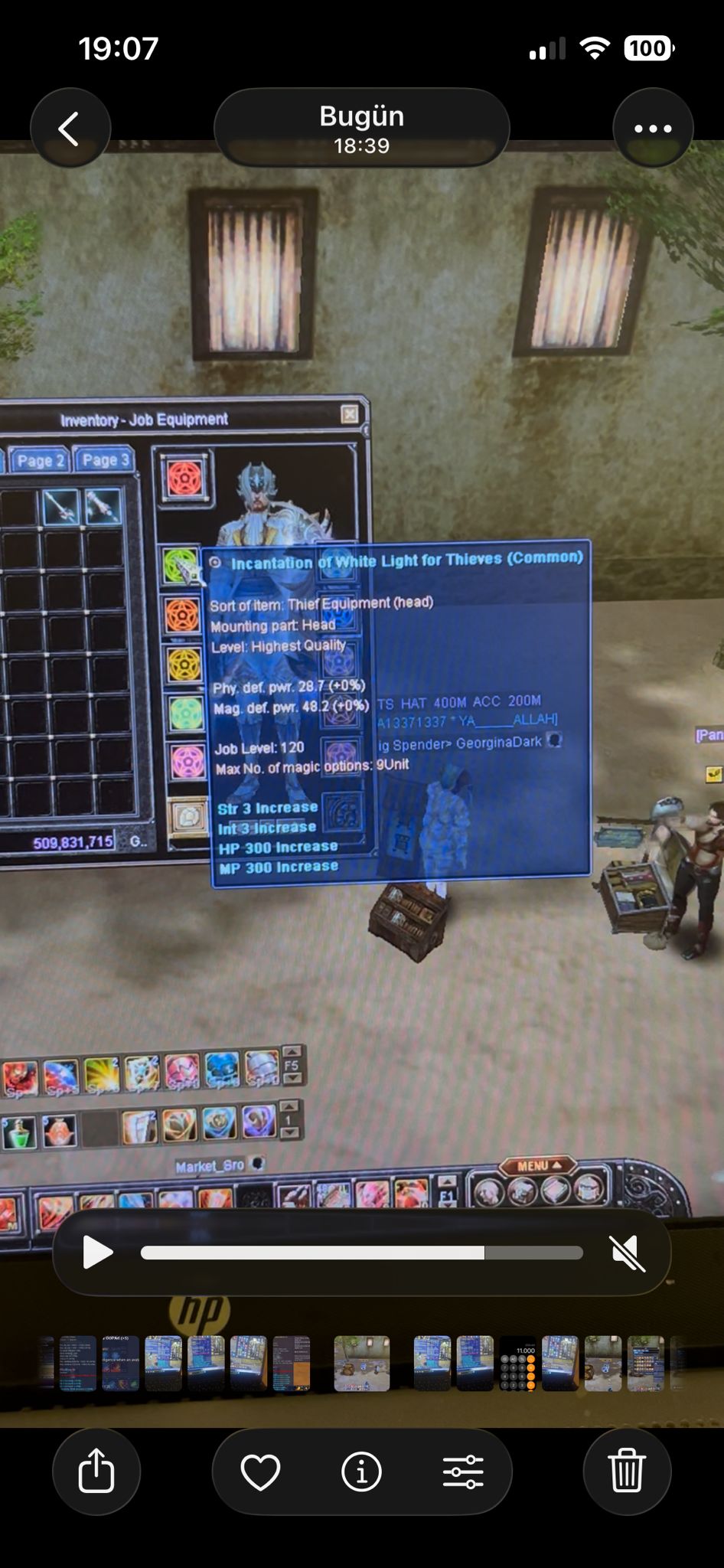This screenshot has height=1568, width=724.
Task: Select the white stone slot below the pentagrams
Action: point(188,817)
